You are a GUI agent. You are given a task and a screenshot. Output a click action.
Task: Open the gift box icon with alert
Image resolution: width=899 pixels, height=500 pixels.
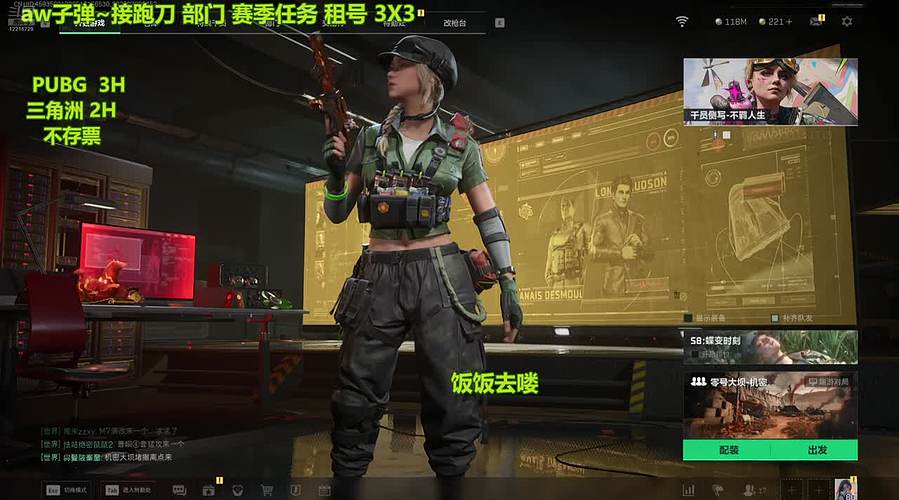208,490
